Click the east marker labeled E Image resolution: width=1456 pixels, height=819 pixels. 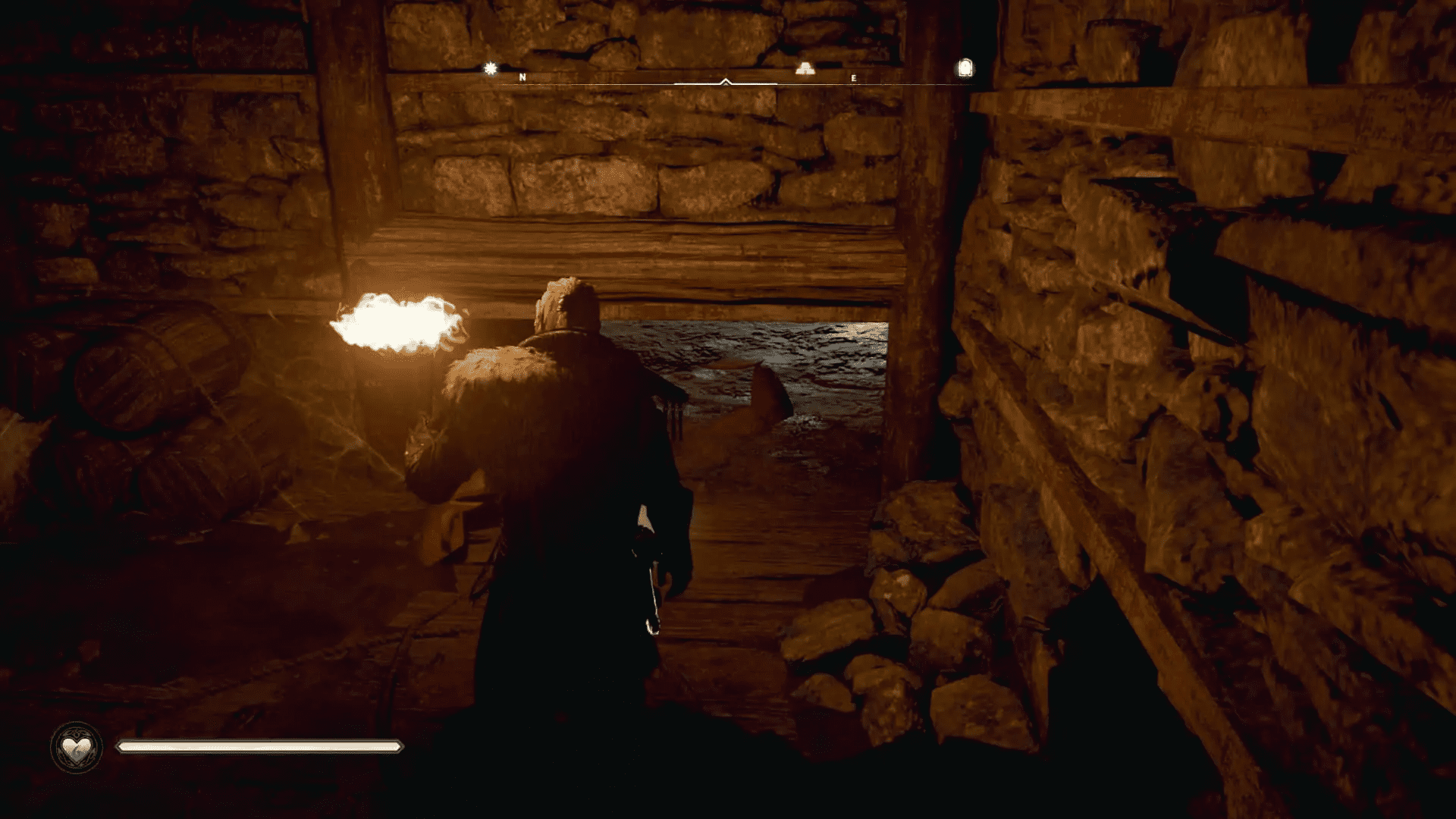click(x=854, y=77)
